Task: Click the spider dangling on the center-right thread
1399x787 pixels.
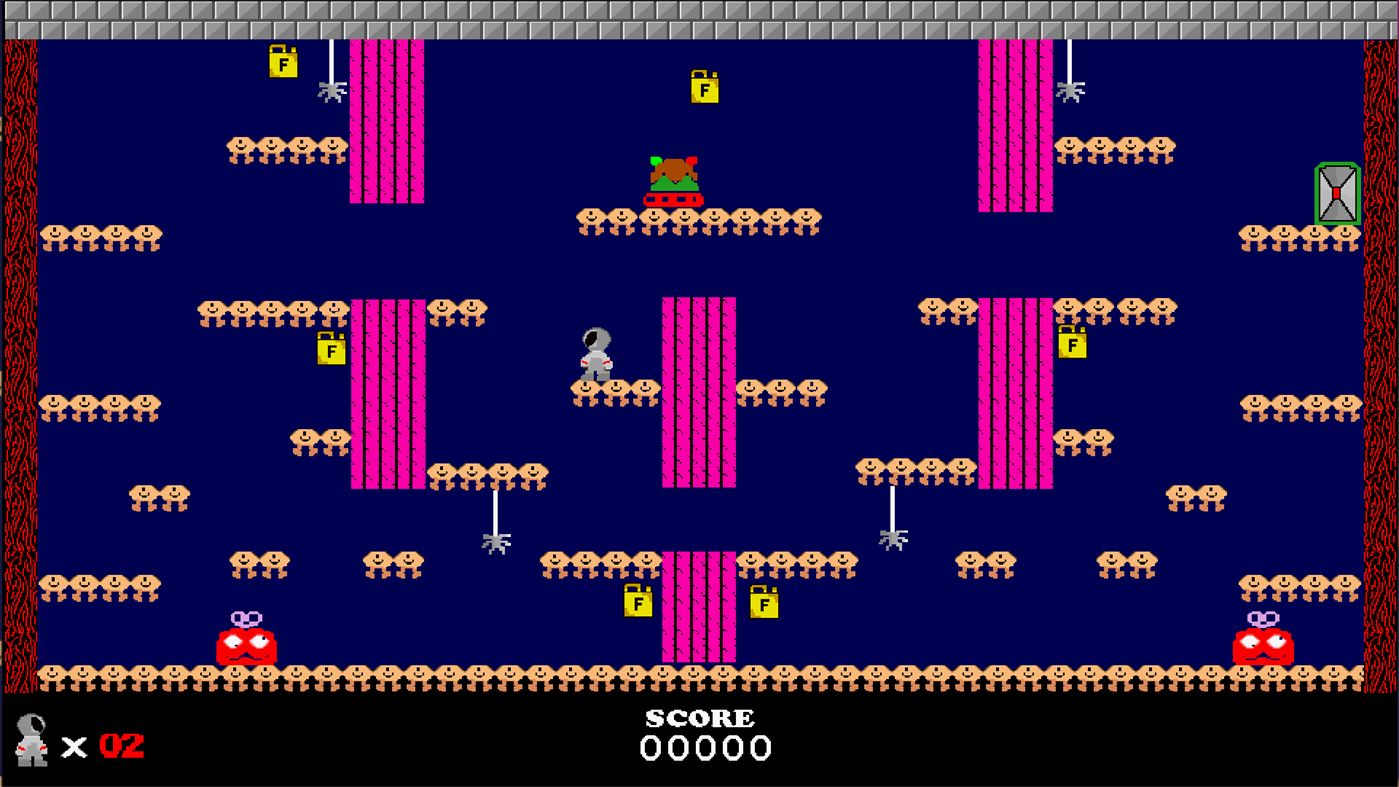Action: (x=893, y=540)
